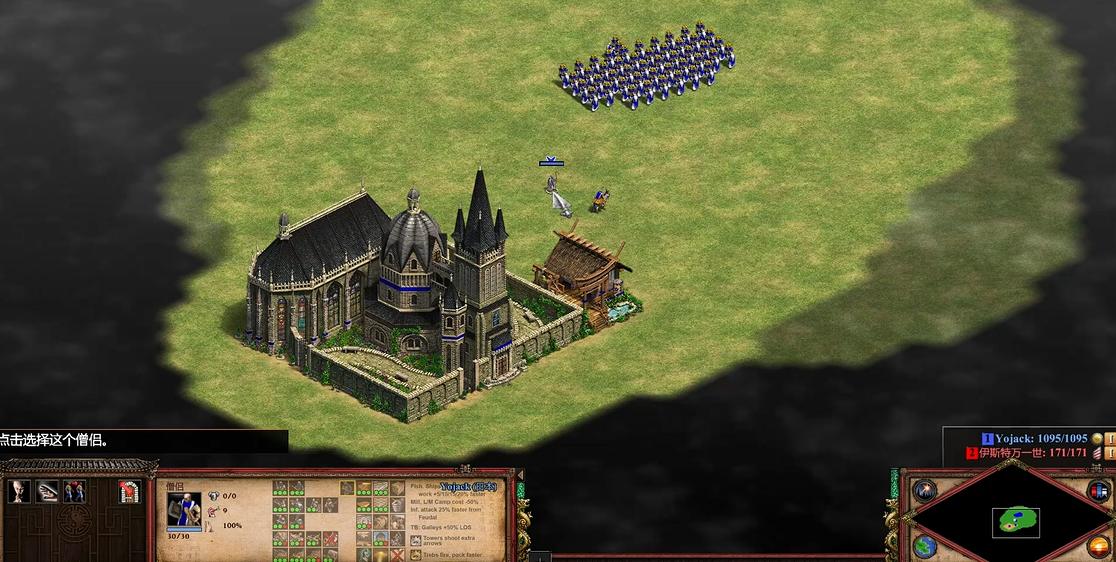Select the garrison red arrow command

[128, 491]
